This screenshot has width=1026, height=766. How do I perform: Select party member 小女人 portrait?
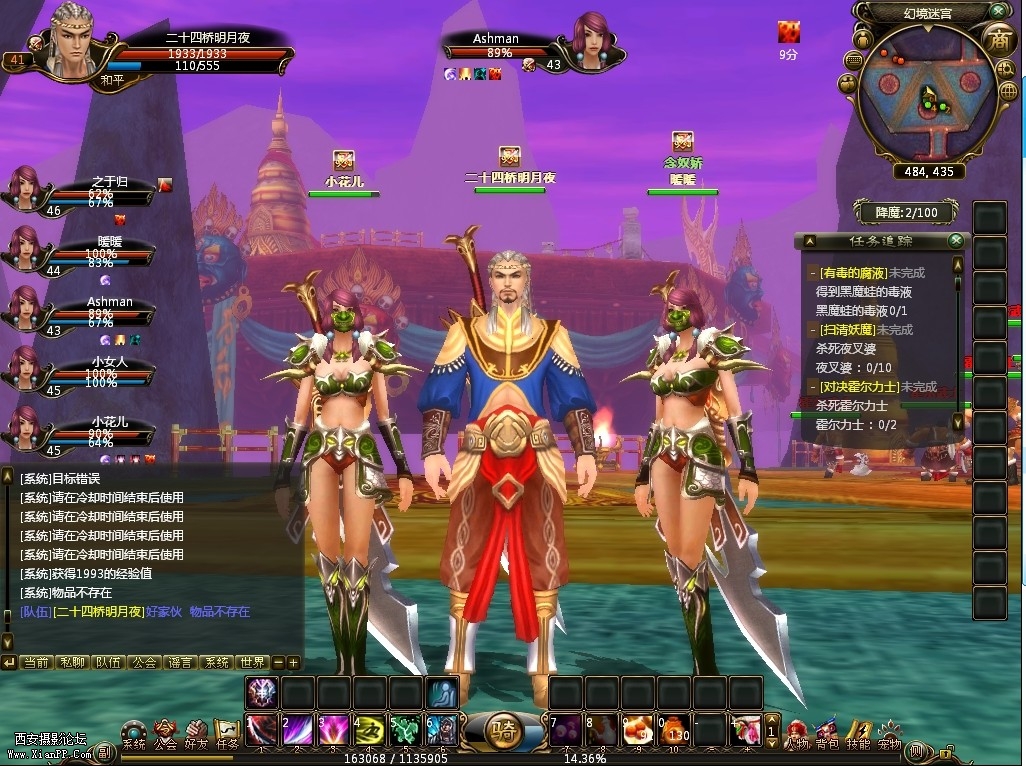[x=25, y=369]
